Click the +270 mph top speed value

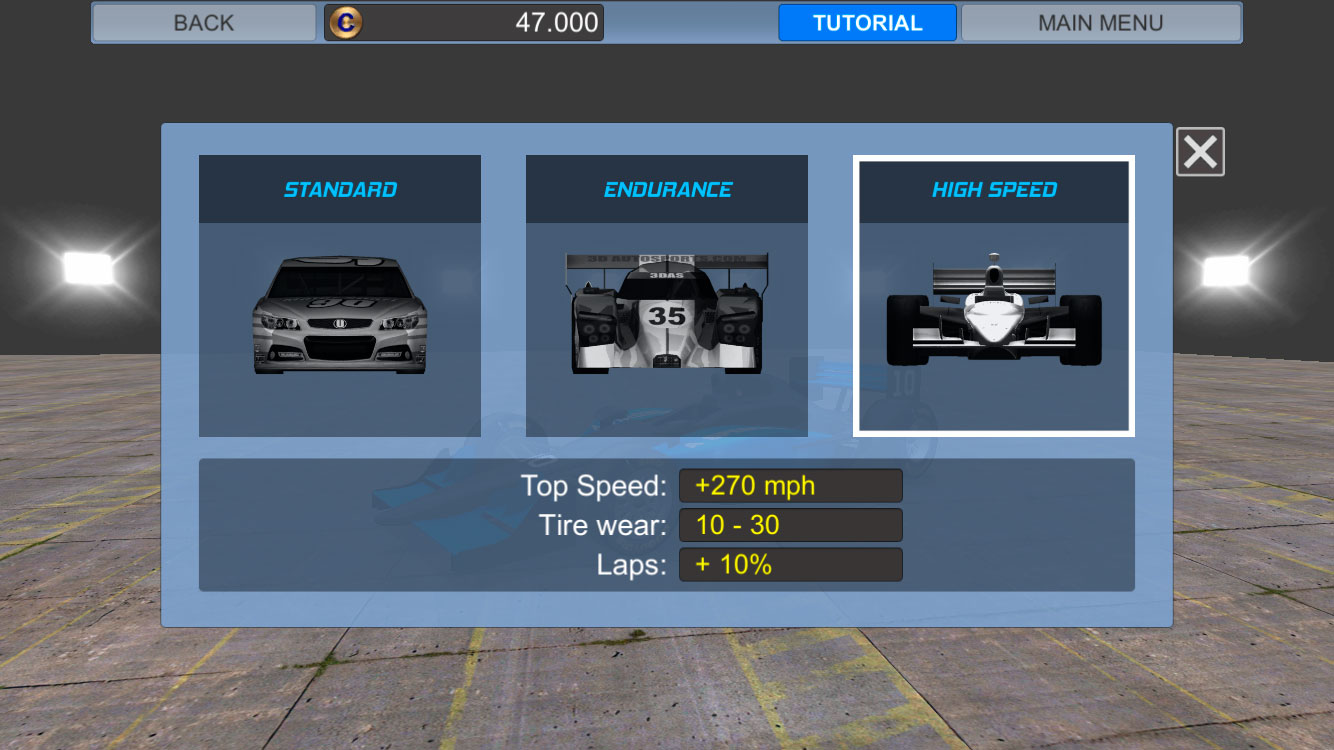pos(790,485)
